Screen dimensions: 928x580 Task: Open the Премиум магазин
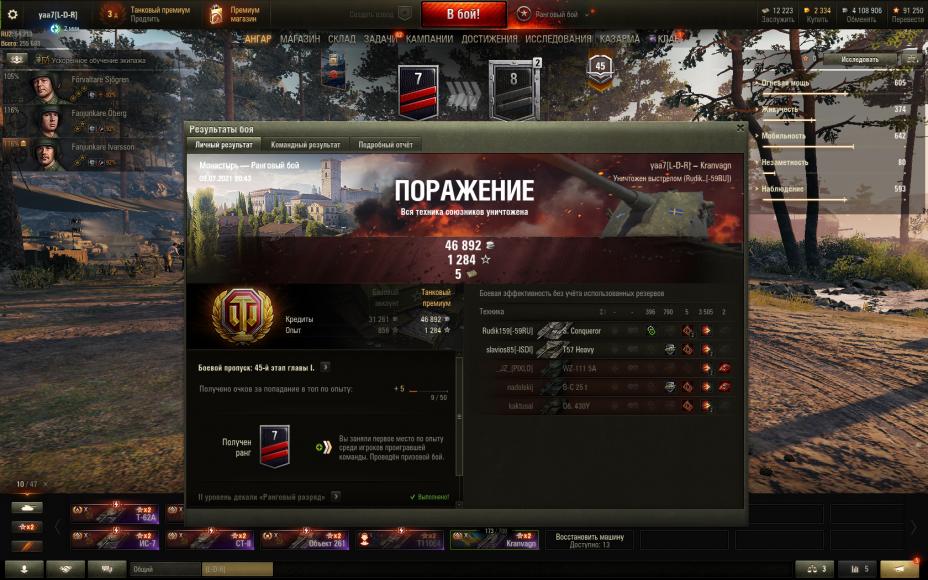[x=237, y=14]
